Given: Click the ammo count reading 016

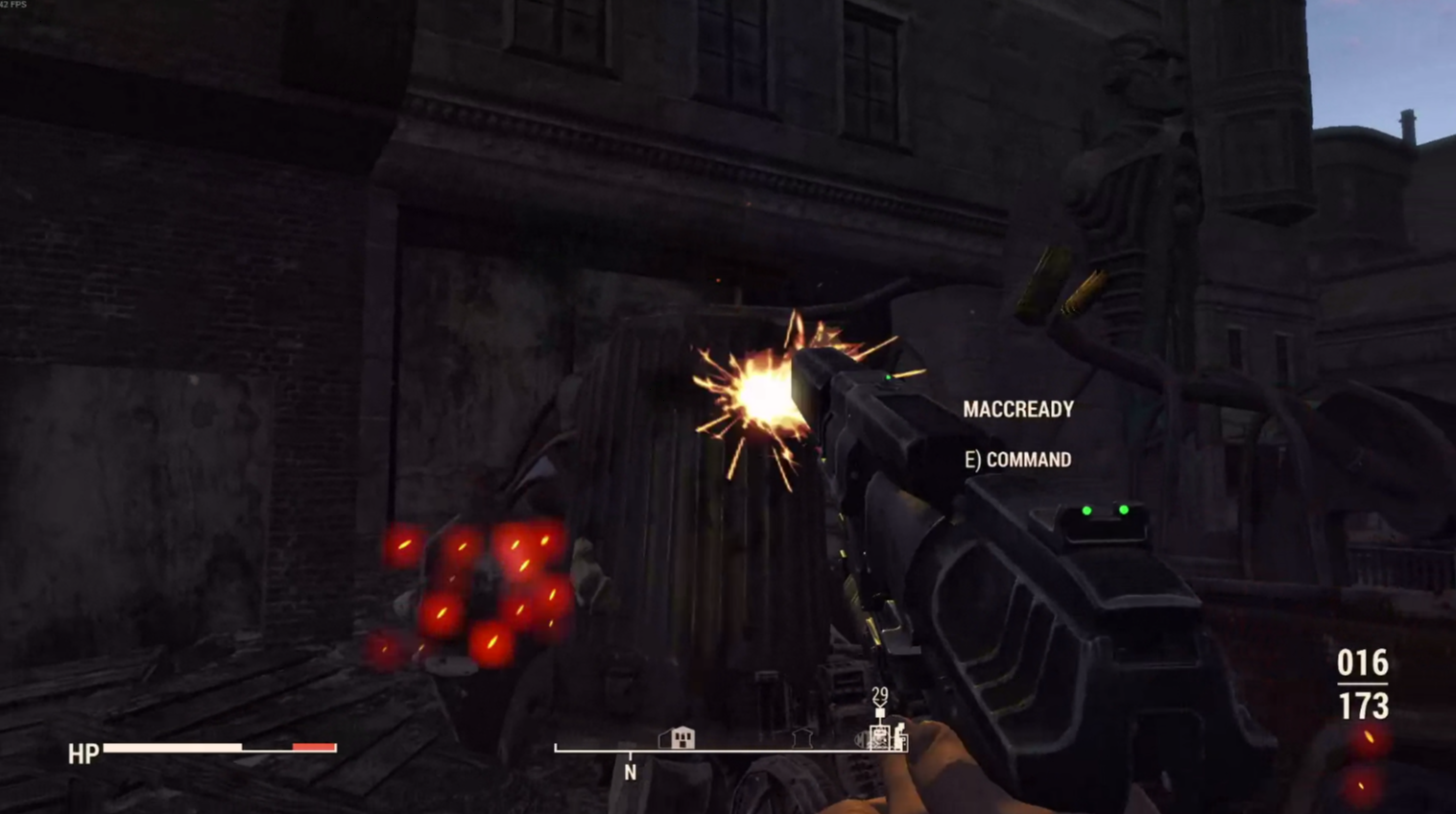Looking at the screenshot, I should [x=1363, y=663].
